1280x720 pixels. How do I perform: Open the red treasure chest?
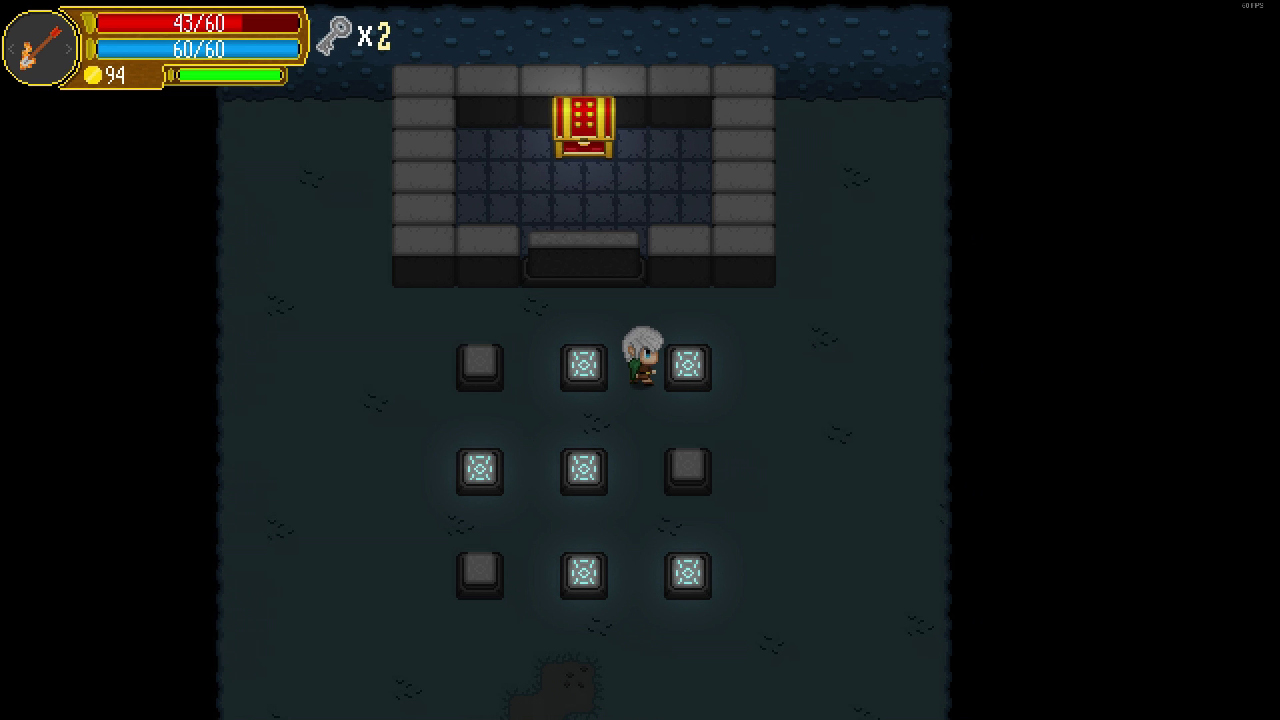point(583,124)
